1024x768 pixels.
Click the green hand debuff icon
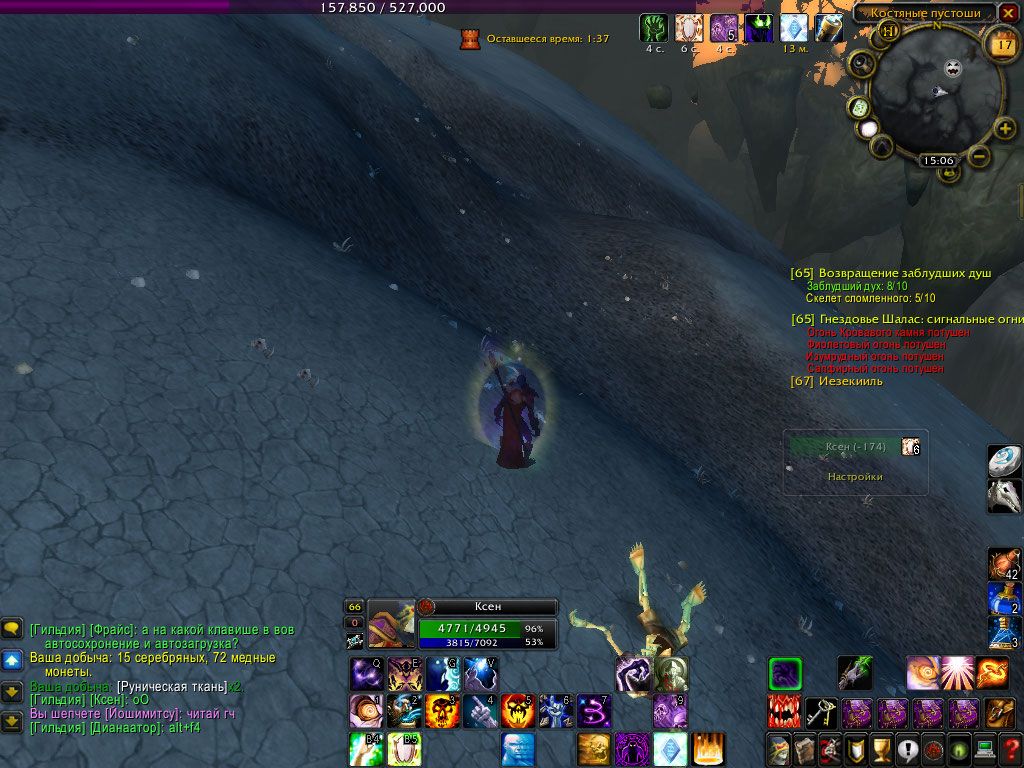(x=654, y=28)
